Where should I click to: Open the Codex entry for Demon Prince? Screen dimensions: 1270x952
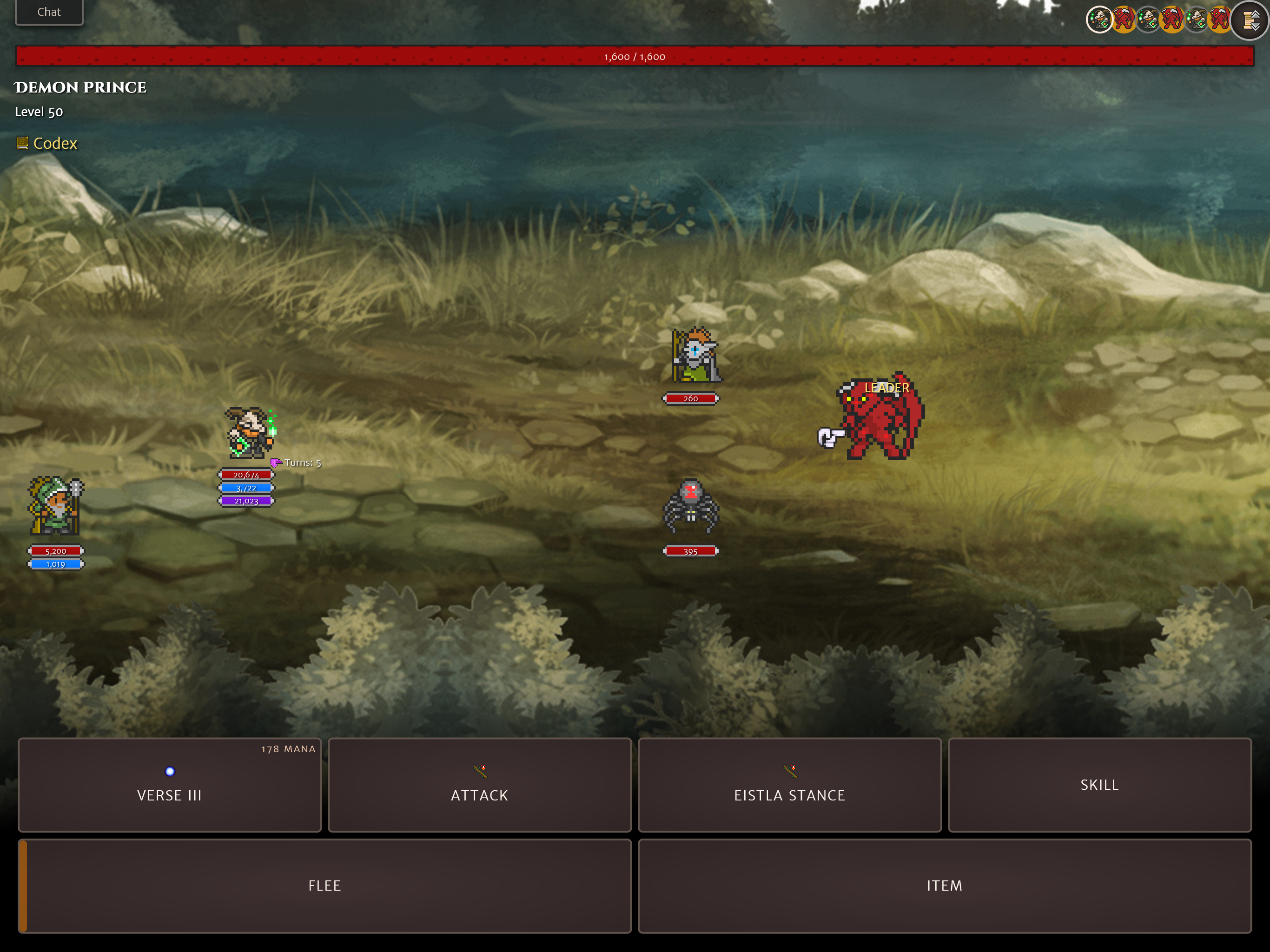click(54, 143)
